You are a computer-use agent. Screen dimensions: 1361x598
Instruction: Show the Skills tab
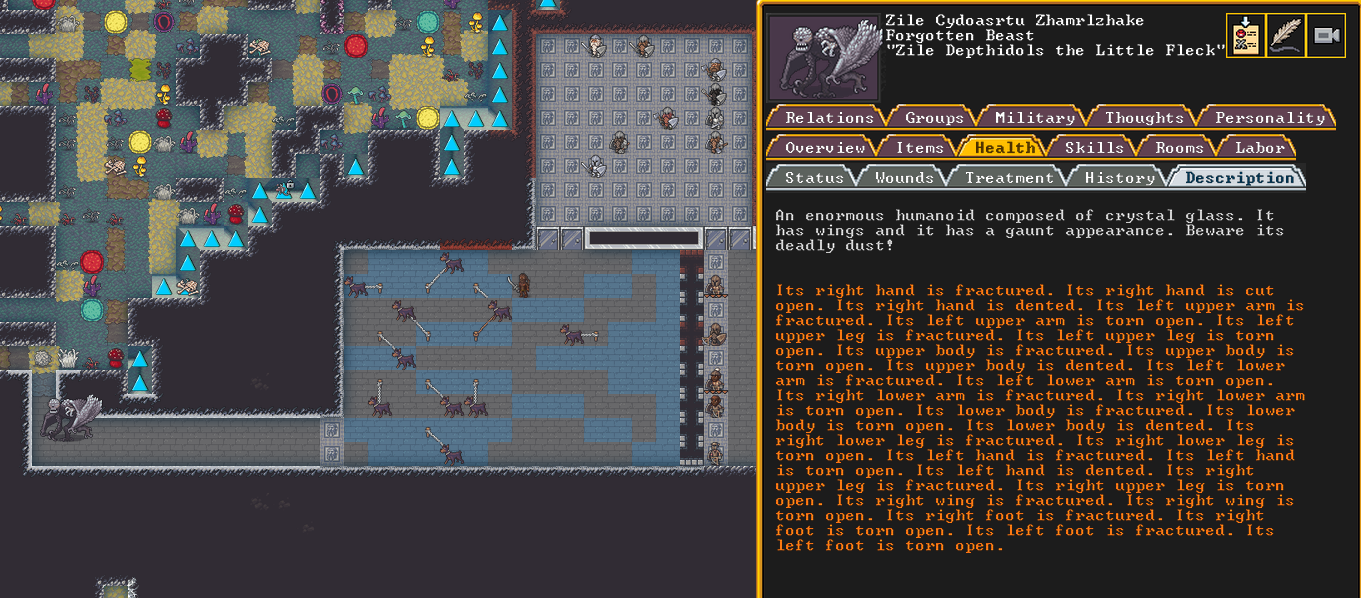[x=1093, y=148]
